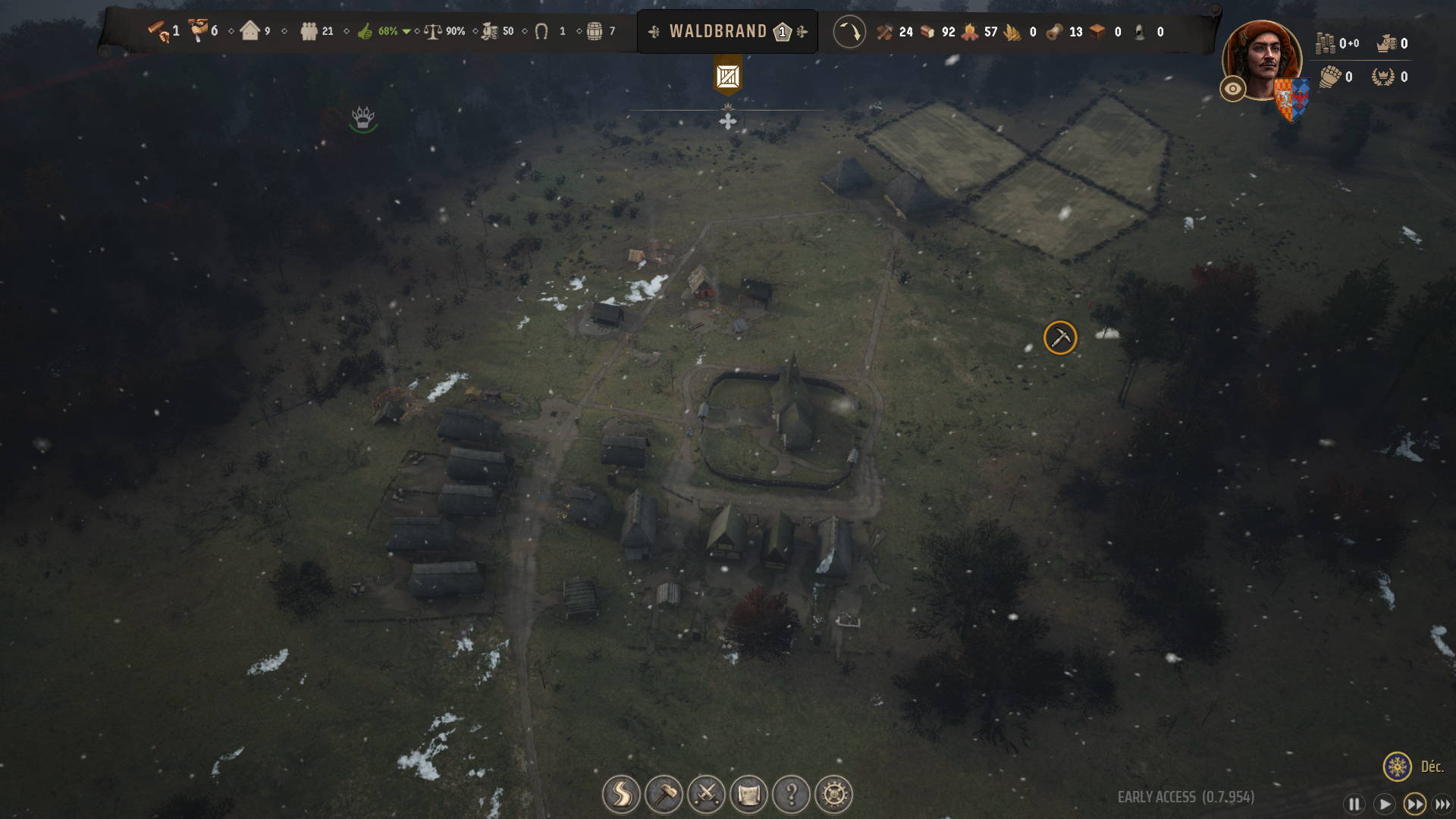Set game speed to triple fast-forward
This screenshot has height=819, width=1456.
click(1442, 804)
